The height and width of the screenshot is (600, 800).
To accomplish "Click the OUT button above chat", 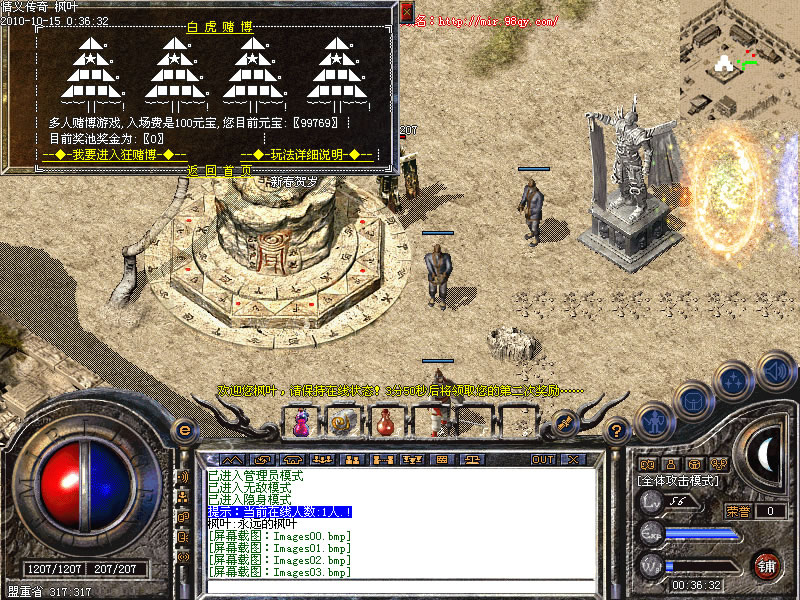I will [543, 459].
